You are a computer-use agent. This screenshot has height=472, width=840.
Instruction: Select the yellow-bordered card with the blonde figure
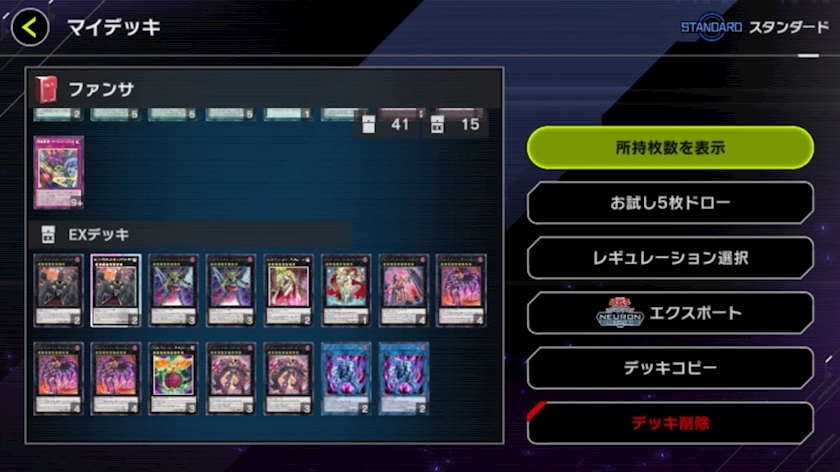(289, 290)
